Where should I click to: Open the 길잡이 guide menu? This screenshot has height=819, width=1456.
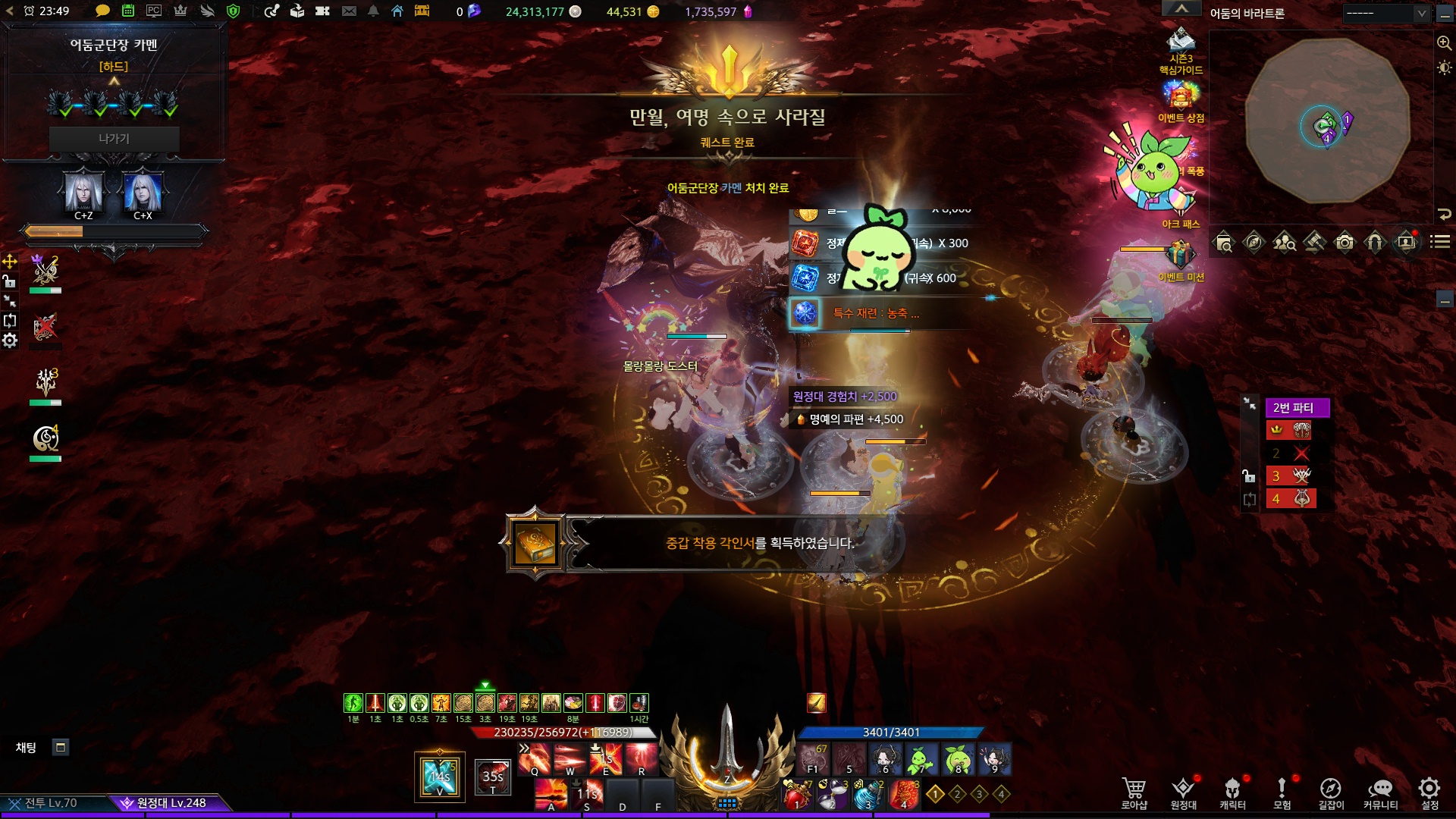(x=1331, y=792)
